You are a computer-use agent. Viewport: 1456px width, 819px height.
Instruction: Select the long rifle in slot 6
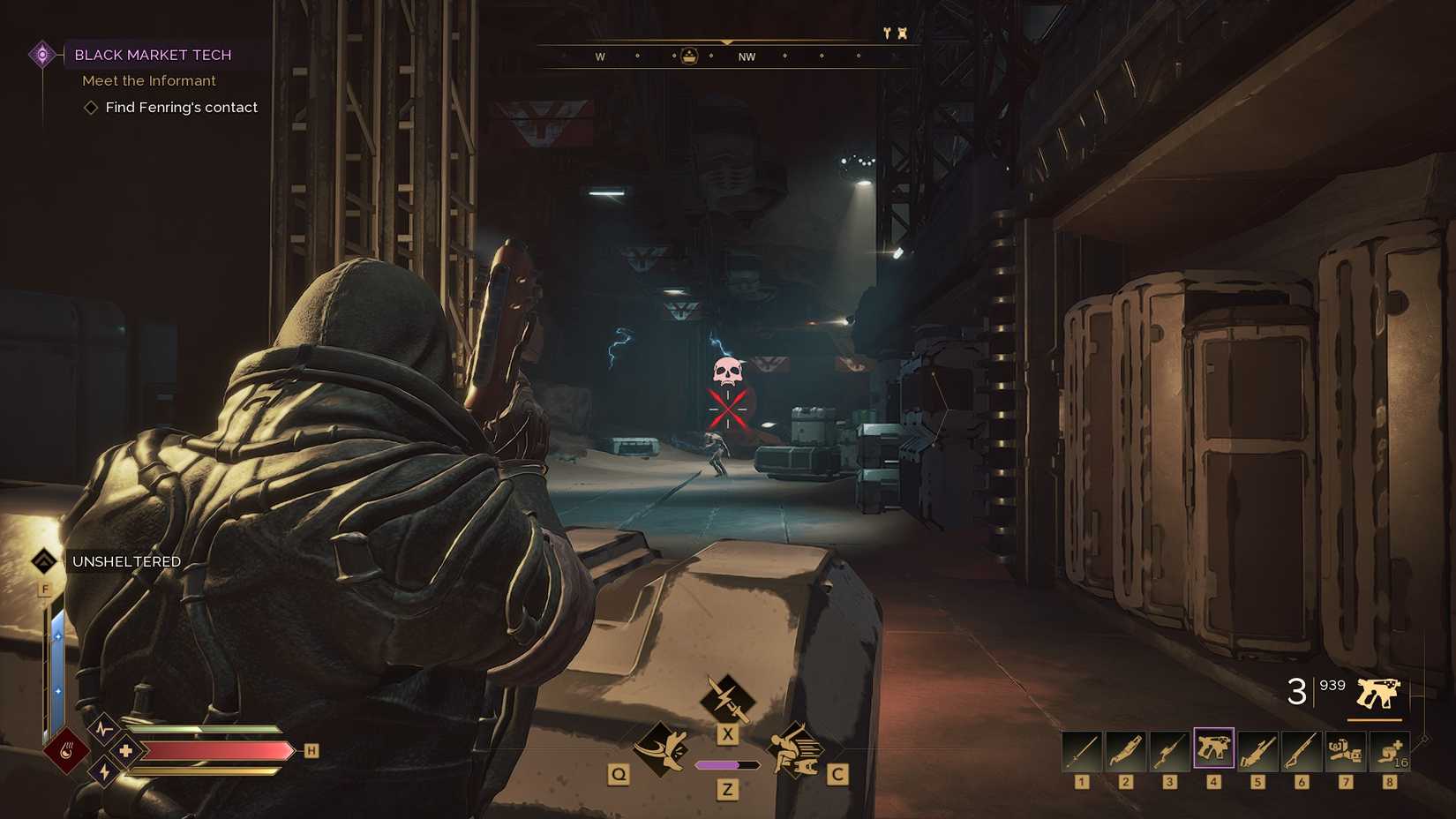pos(1302,750)
